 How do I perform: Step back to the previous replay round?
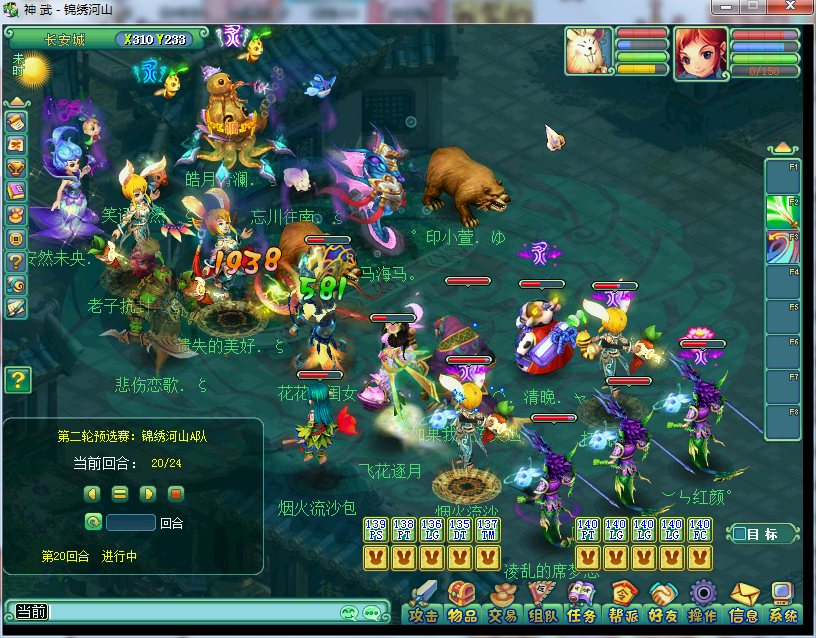[x=92, y=493]
